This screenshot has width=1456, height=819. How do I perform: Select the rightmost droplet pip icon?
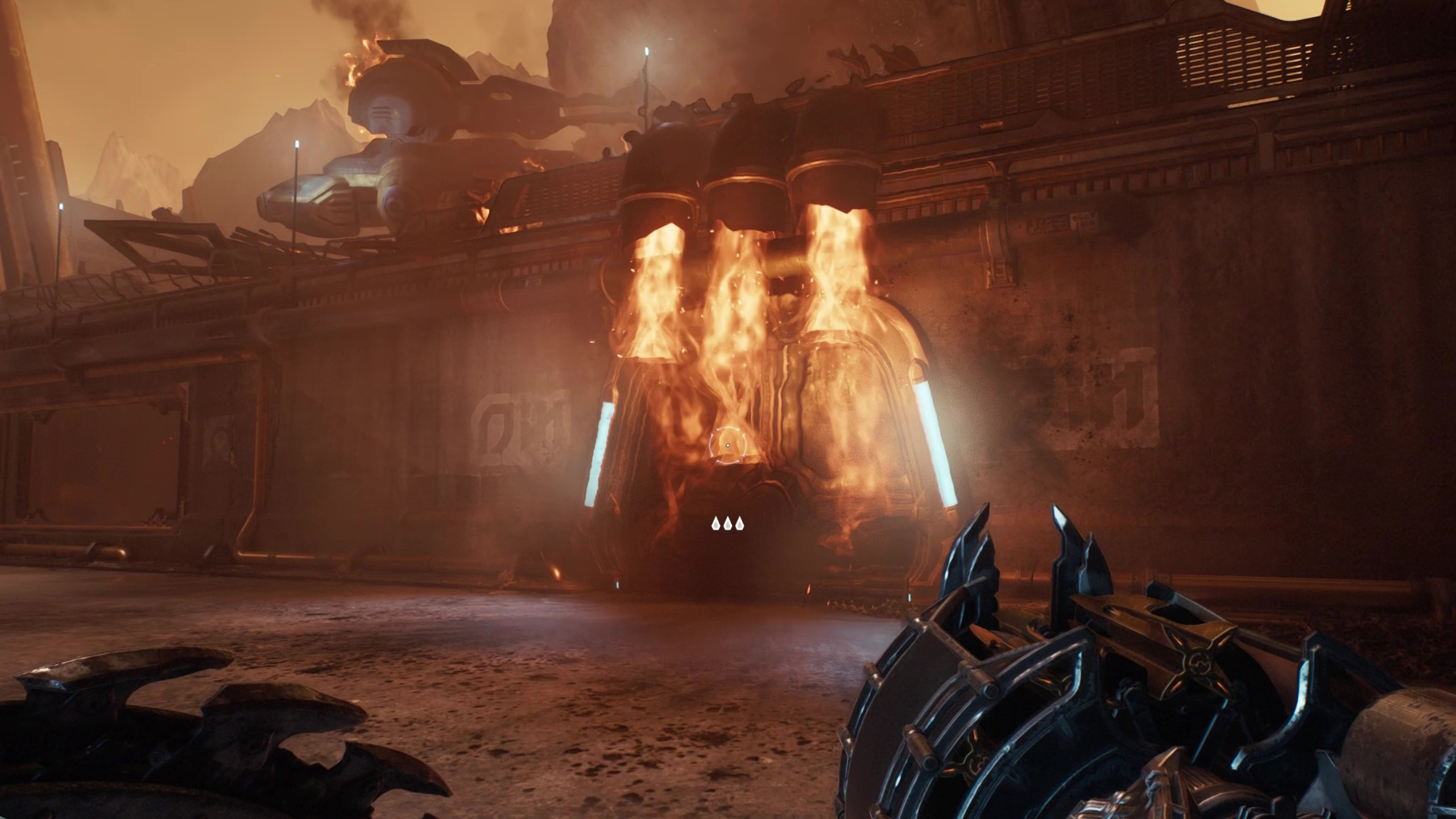point(741,523)
